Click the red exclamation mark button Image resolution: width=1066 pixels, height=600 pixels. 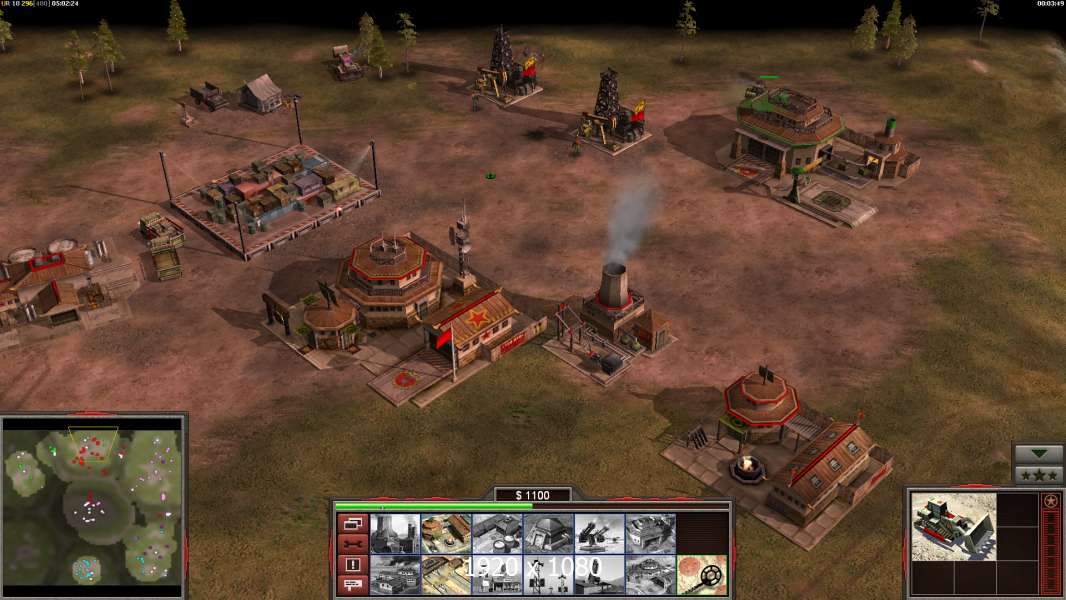pos(352,565)
